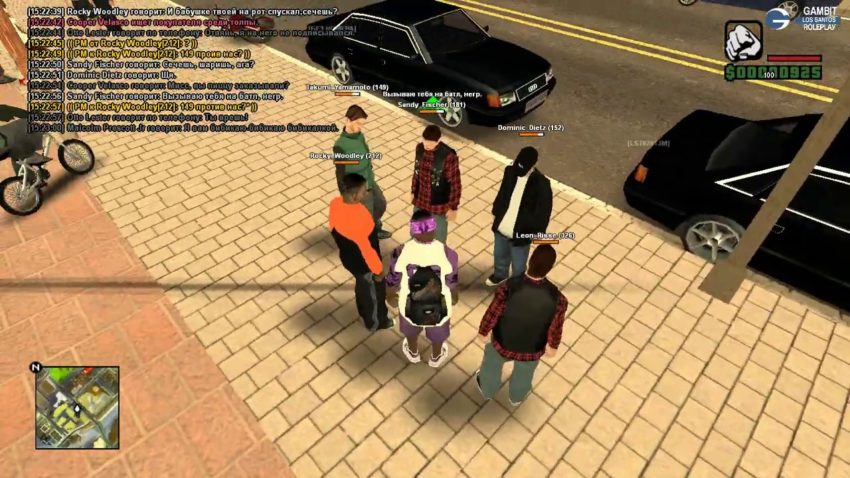The width and height of the screenshot is (850, 478).
Task: Click the north N marker on minimap
Action: pos(36,368)
